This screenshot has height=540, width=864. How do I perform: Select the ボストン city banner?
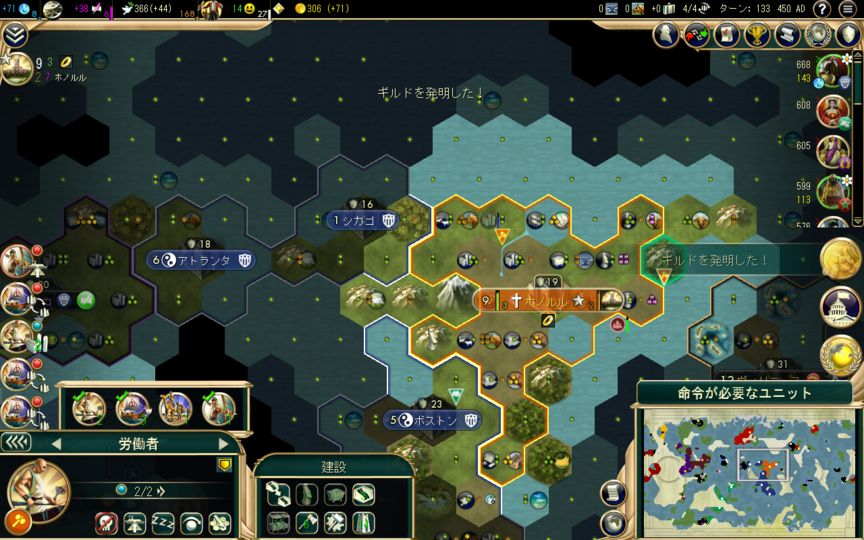coord(433,421)
